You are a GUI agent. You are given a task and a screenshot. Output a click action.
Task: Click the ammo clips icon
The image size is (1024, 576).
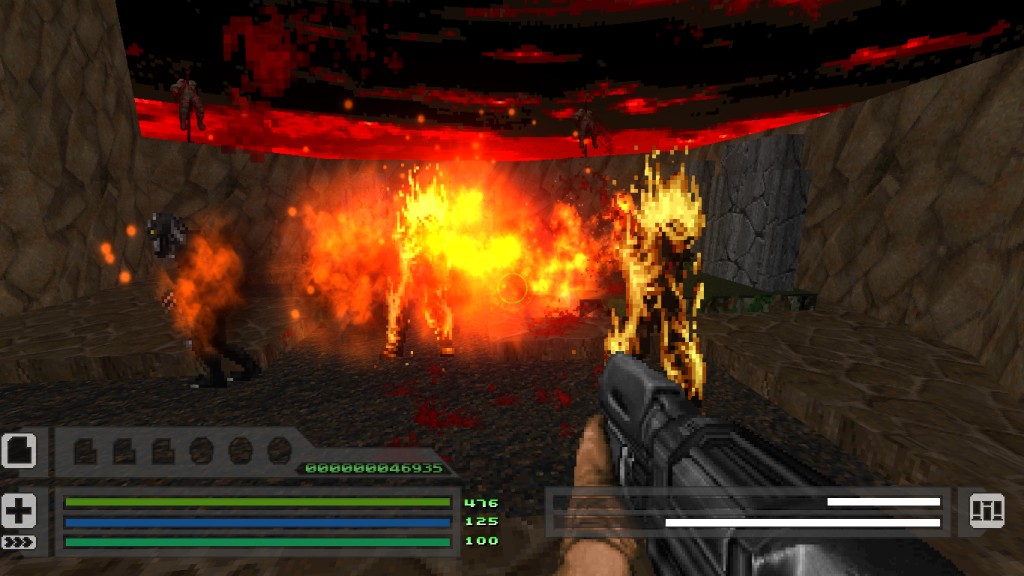coord(986,511)
